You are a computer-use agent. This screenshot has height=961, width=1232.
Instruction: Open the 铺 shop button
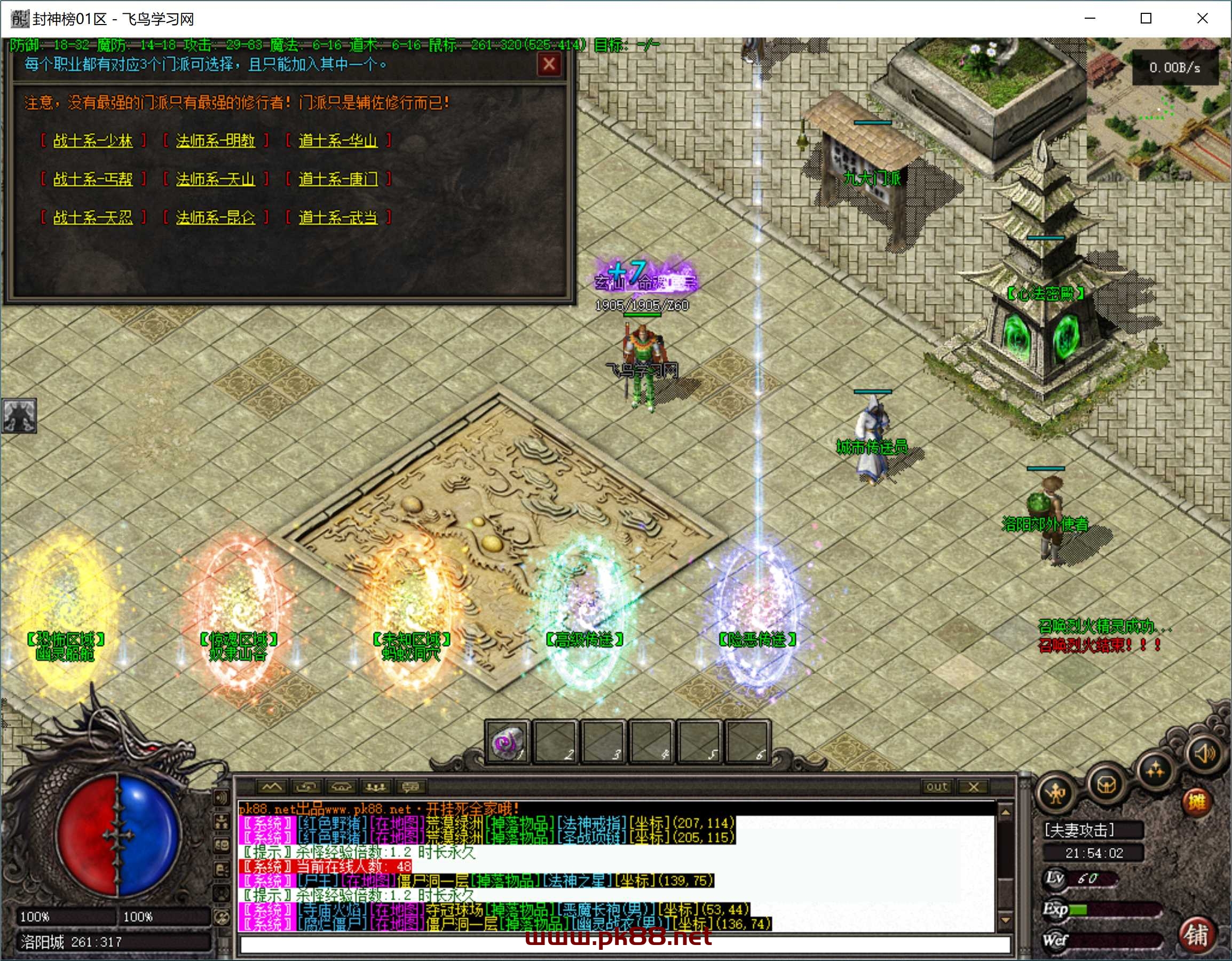pyautogui.click(x=1196, y=935)
